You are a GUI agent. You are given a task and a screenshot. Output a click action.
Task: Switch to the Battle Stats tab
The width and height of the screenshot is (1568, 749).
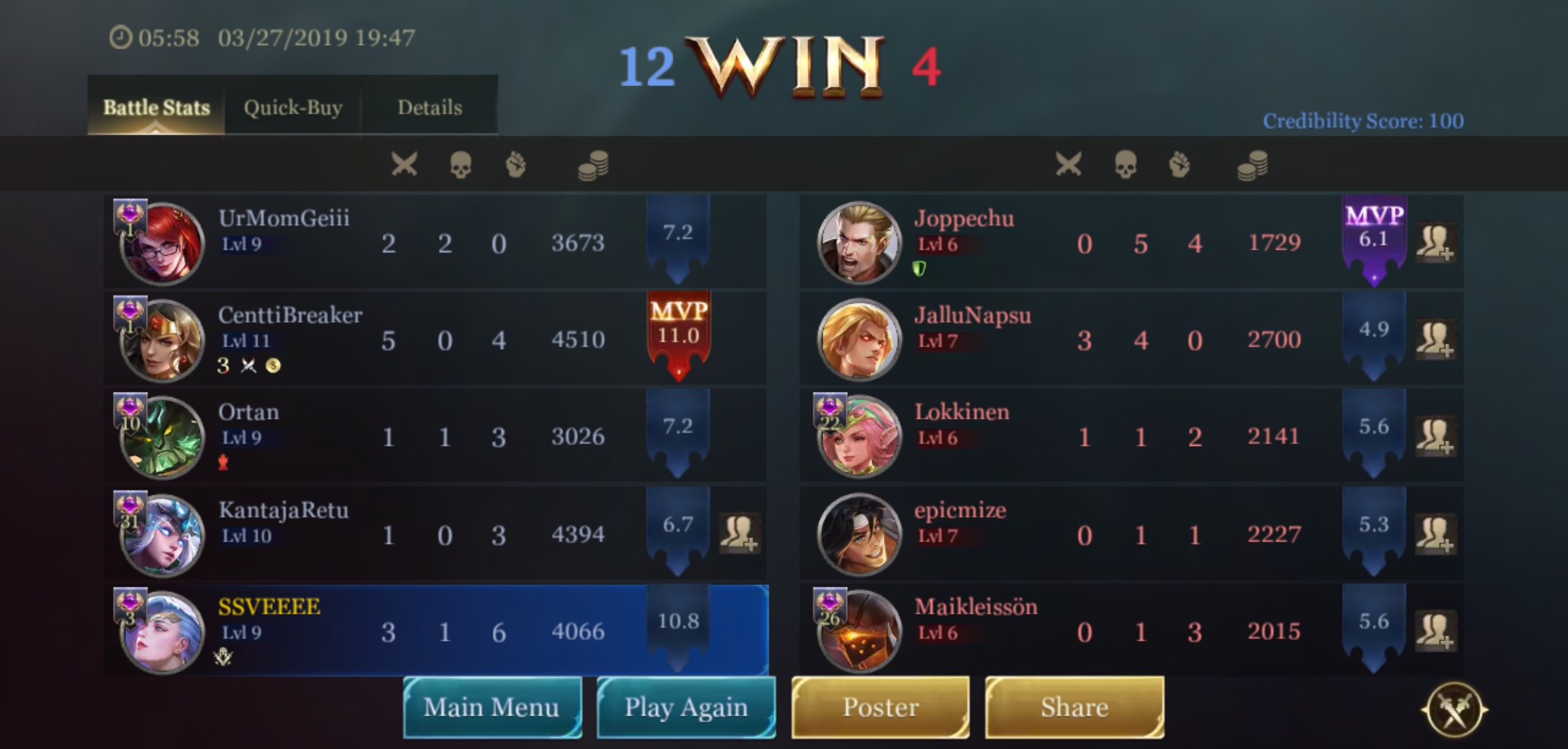click(x=156, y=107)
